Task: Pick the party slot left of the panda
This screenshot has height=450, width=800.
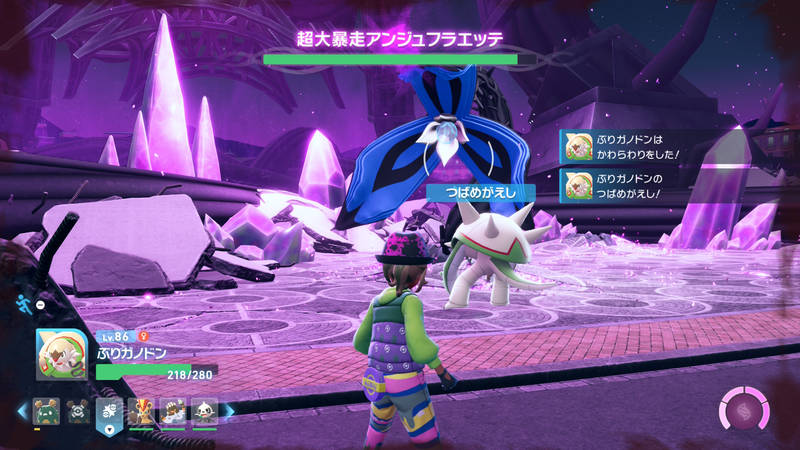Action: (x=173, y=411)
